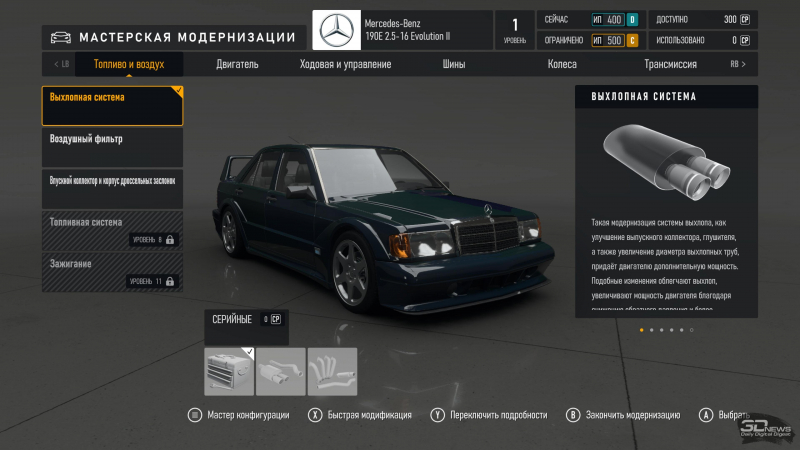Switch to the Шины tab
Screen dimensions: 800x450
tap(454, 64)
